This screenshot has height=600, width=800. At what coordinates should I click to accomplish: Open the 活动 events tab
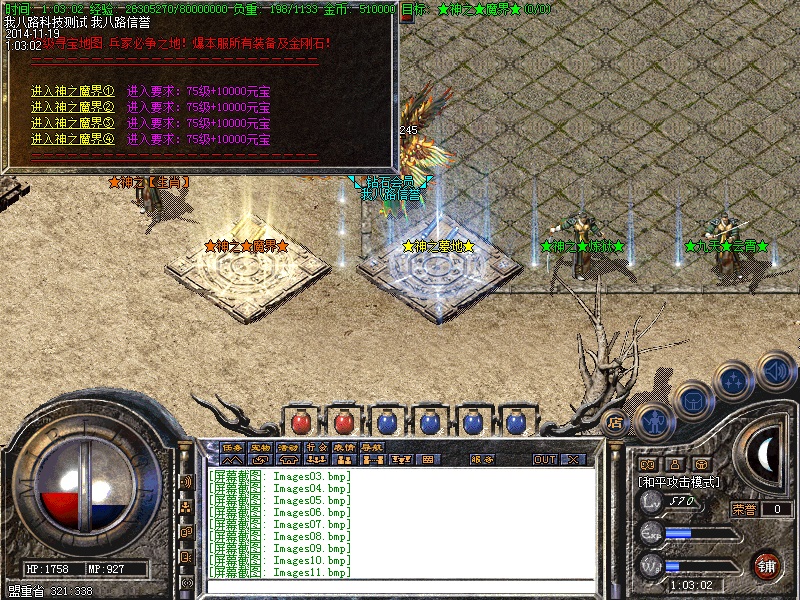[x=288, y=447]
